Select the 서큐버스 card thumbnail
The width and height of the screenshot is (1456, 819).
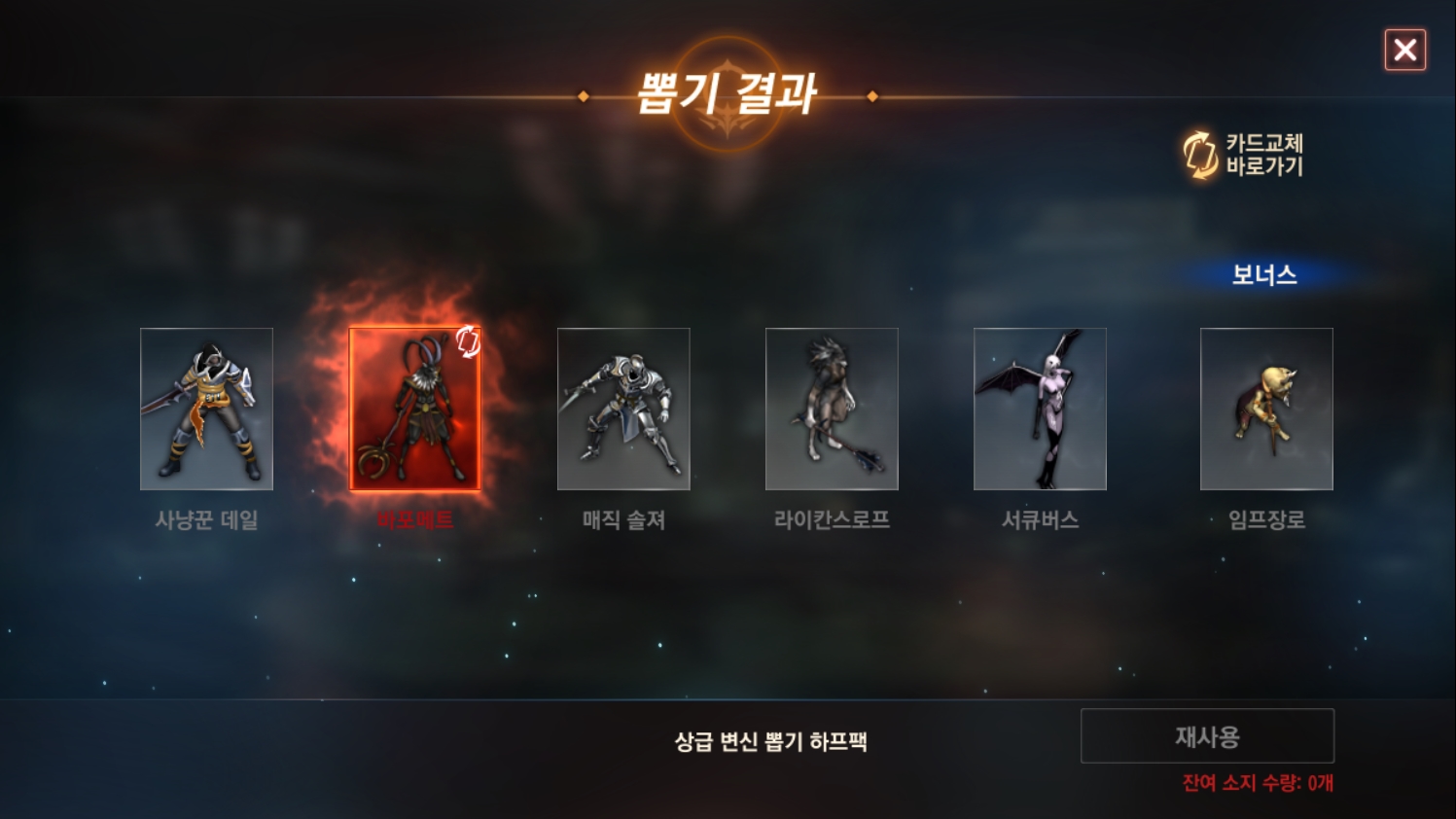1040,409
